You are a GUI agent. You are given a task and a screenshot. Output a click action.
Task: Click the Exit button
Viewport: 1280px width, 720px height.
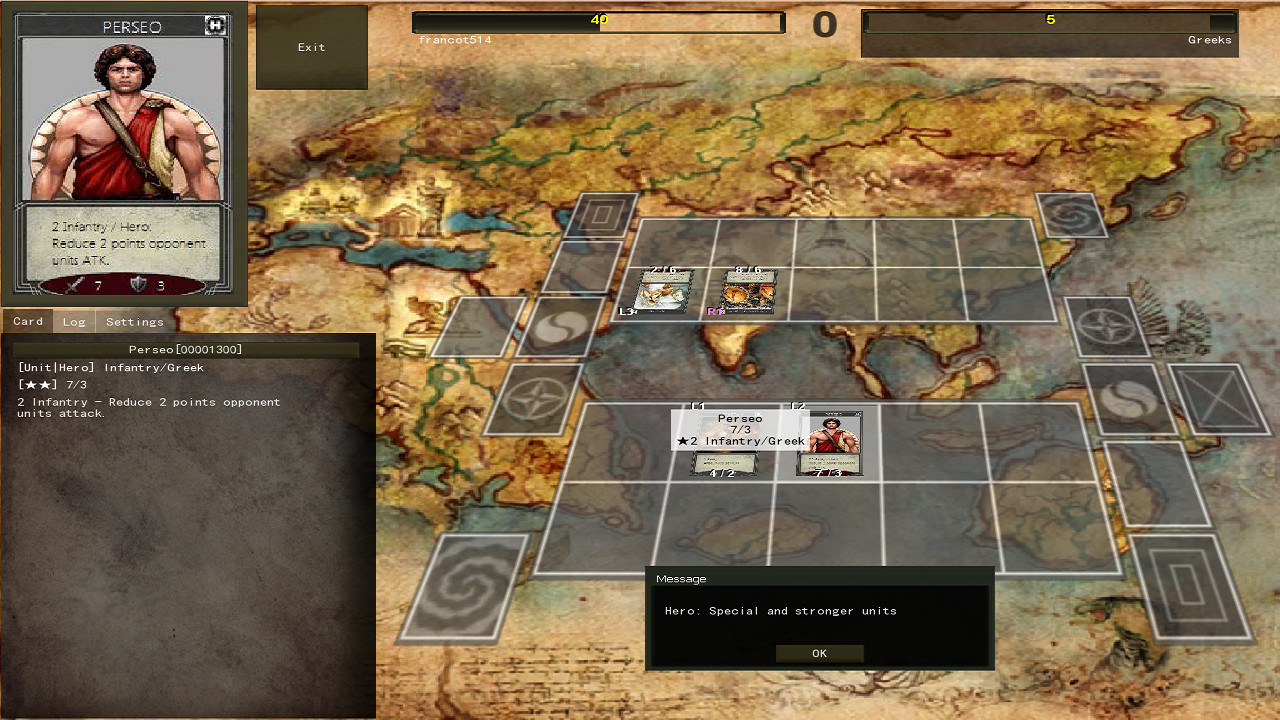coord(311,46)
